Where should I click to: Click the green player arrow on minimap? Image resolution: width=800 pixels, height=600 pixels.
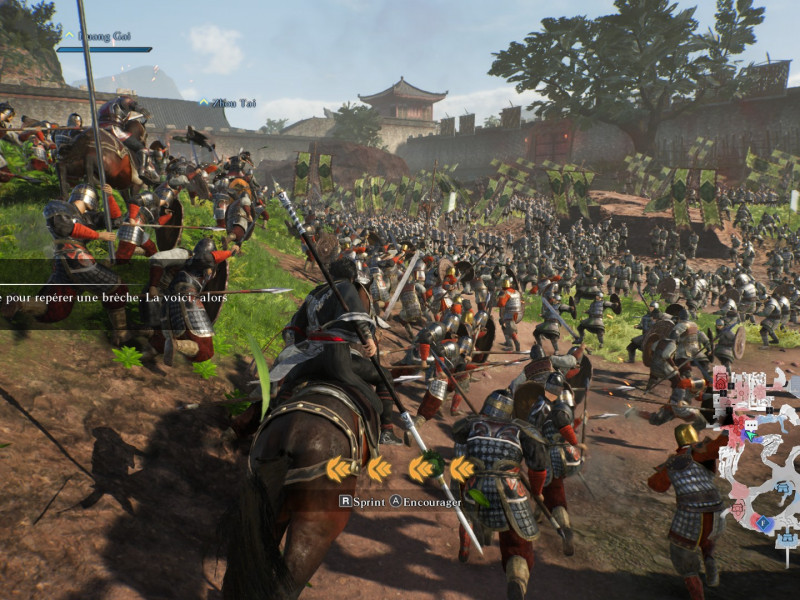click(751, 435)
